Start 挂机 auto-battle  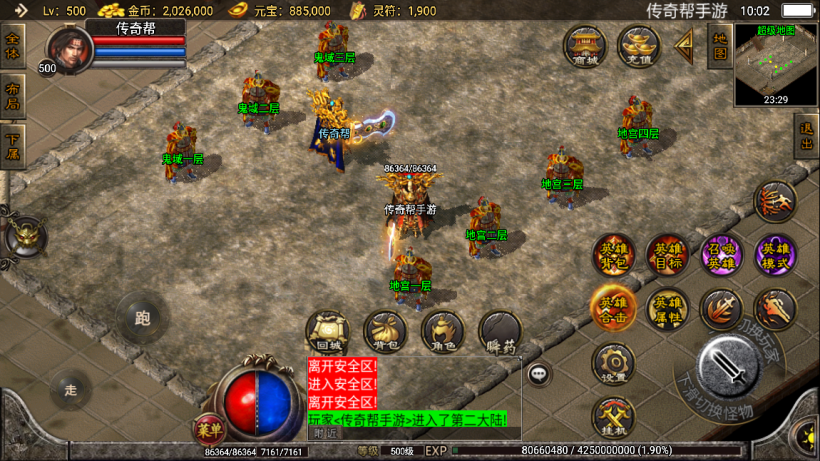(613, 417)
